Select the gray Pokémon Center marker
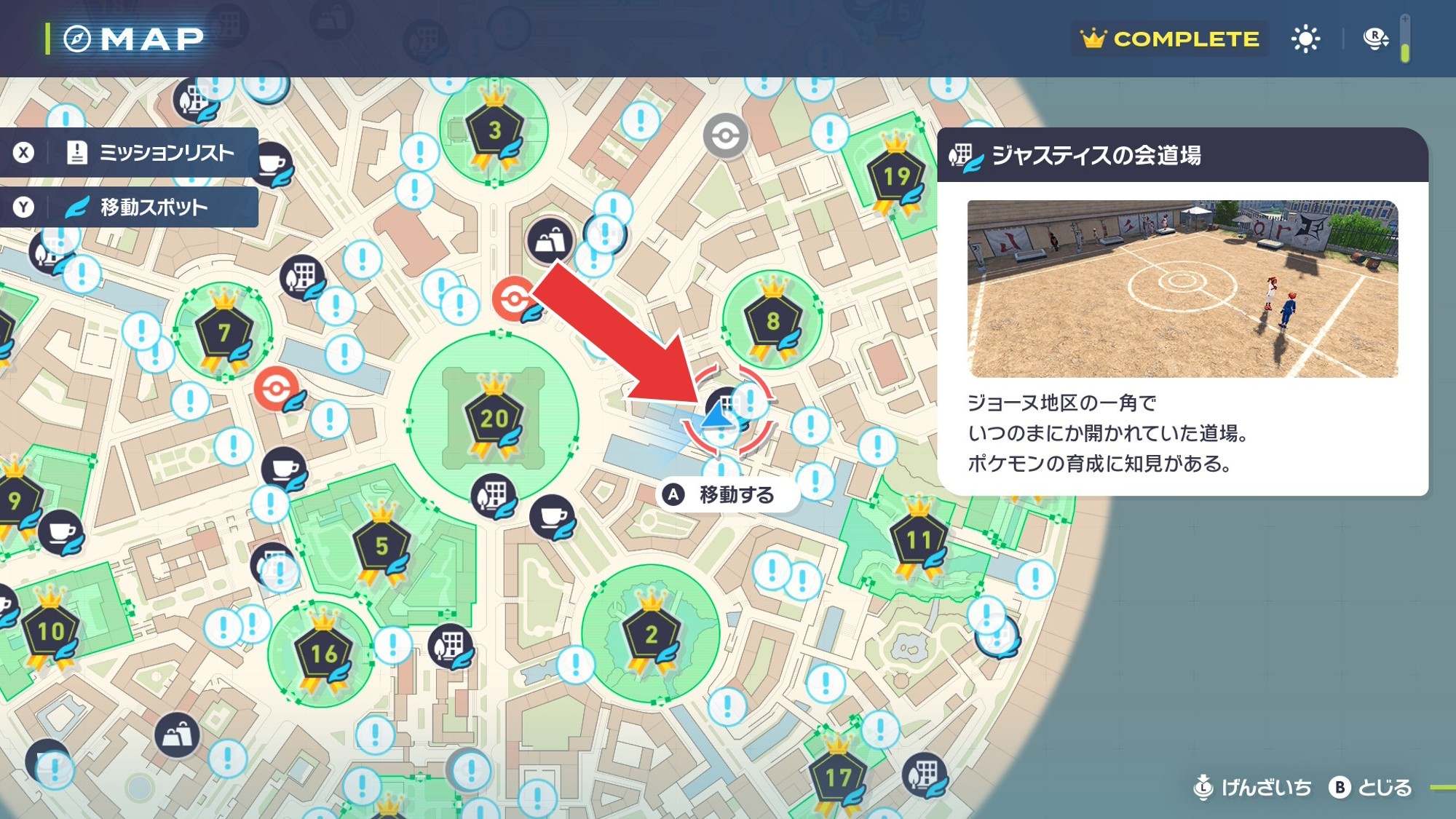The width and height of the screenshot is (1456, 819). (725, 135)
